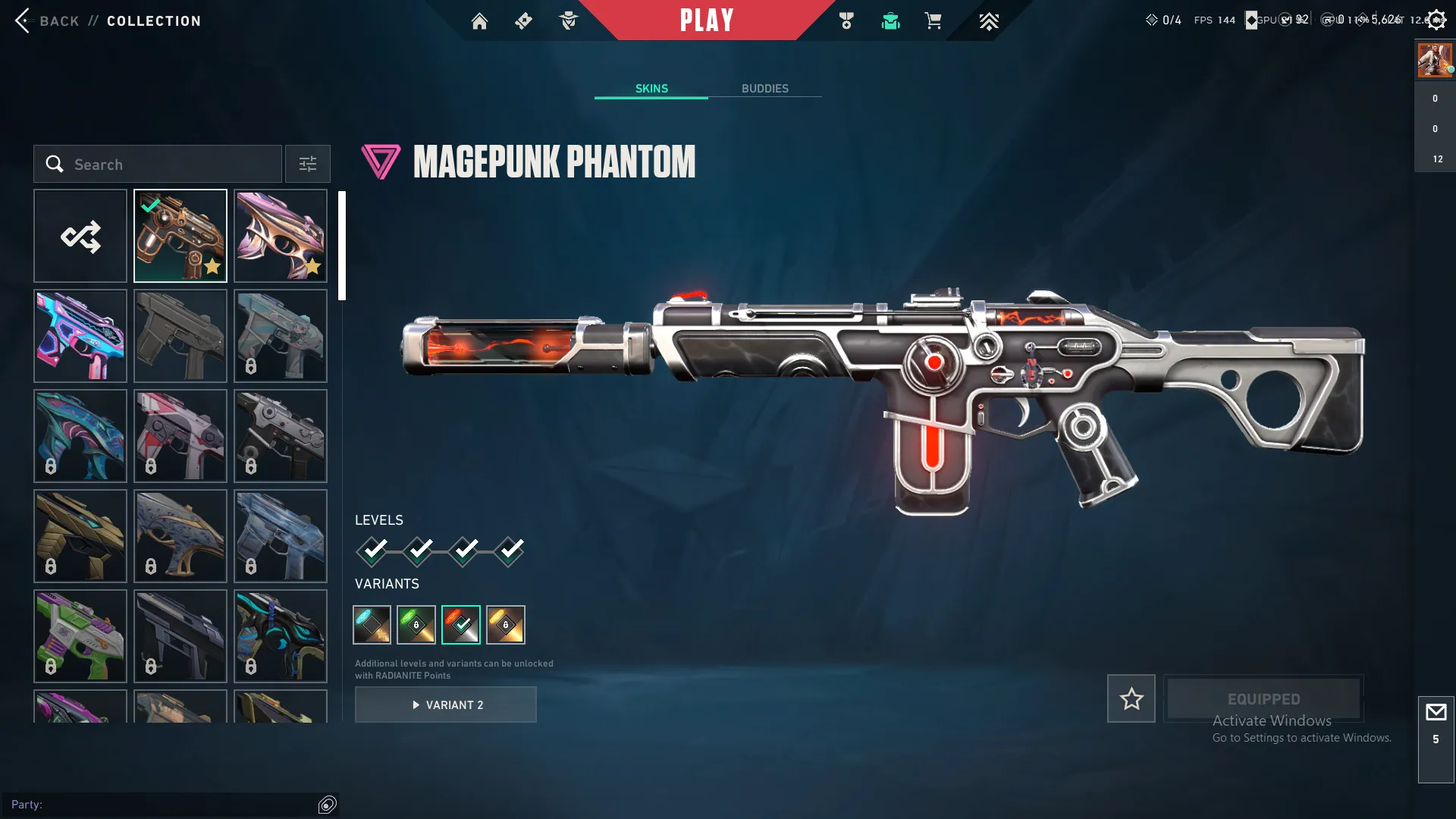
Task: Open the search filter options icon
Action: pyautogui.click(x=307, y=164)
